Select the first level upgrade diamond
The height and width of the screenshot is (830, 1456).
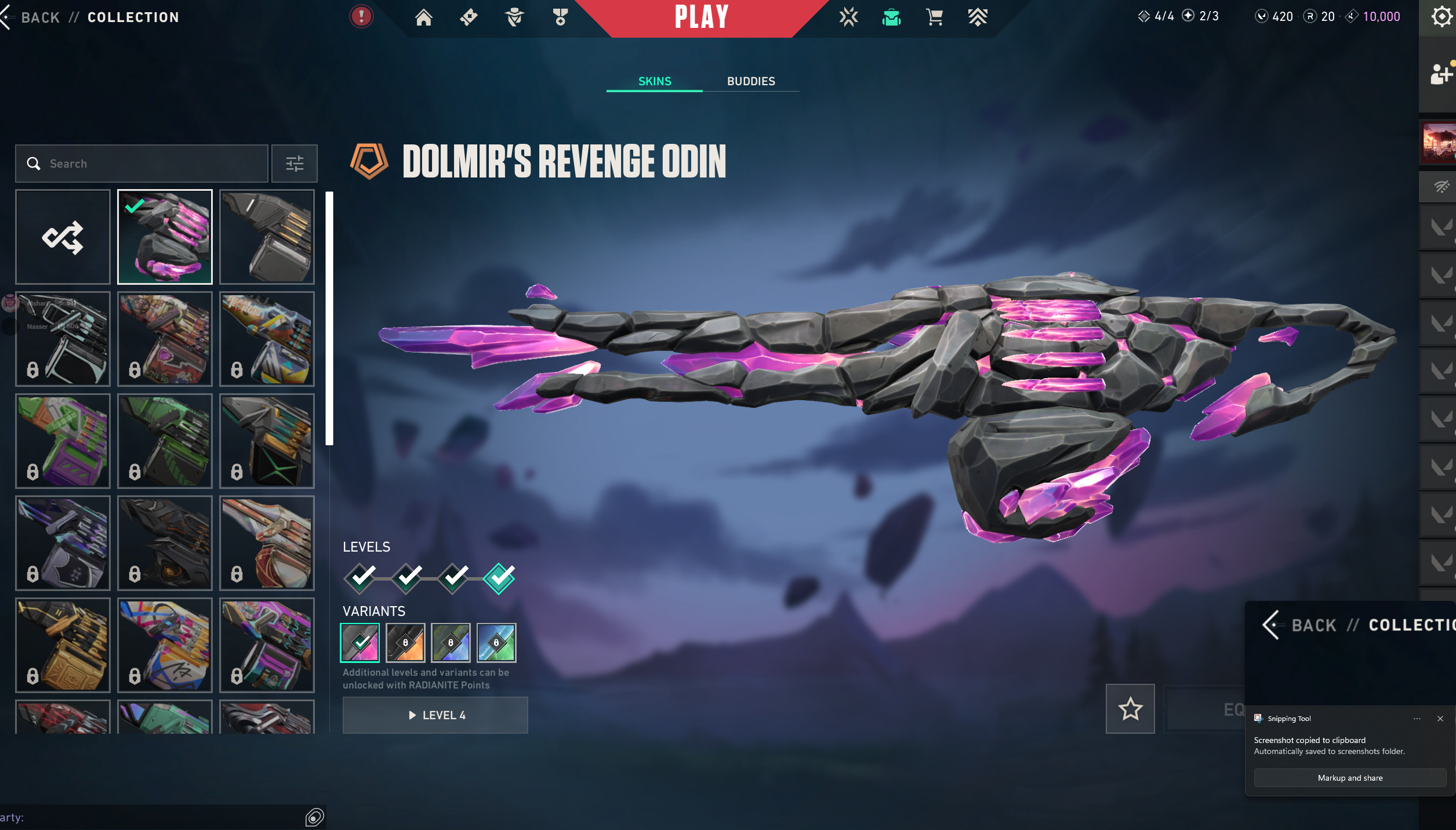click(362, 577)
